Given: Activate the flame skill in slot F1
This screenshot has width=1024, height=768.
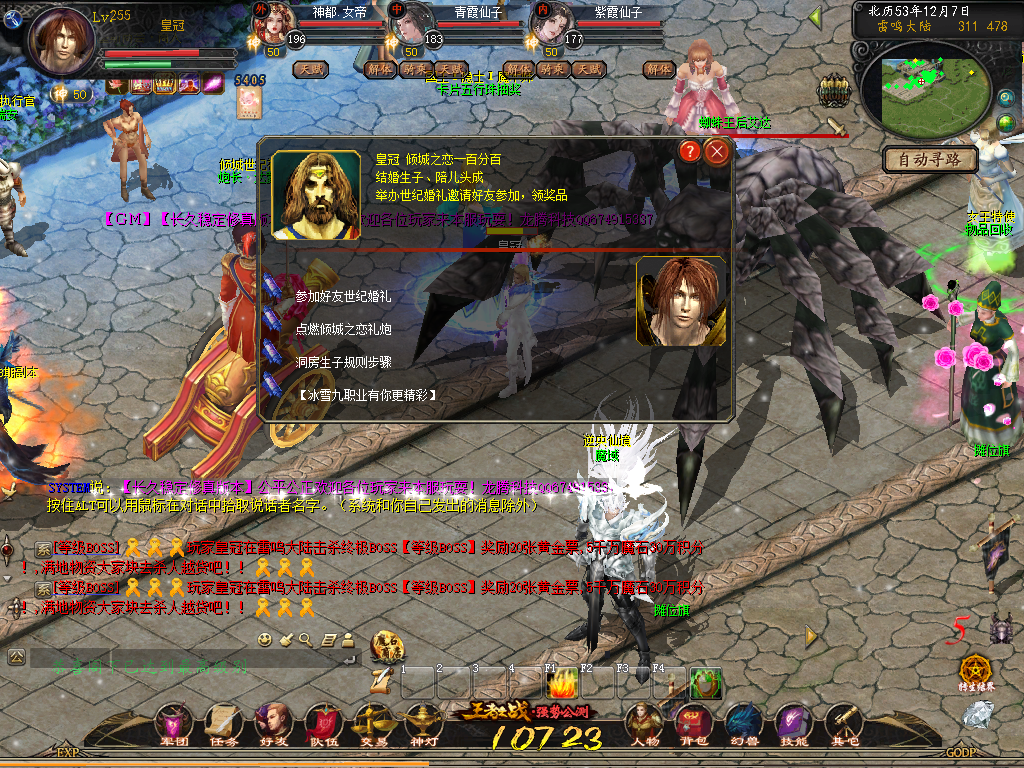Looking at the screenshot, I should point(563,684).
